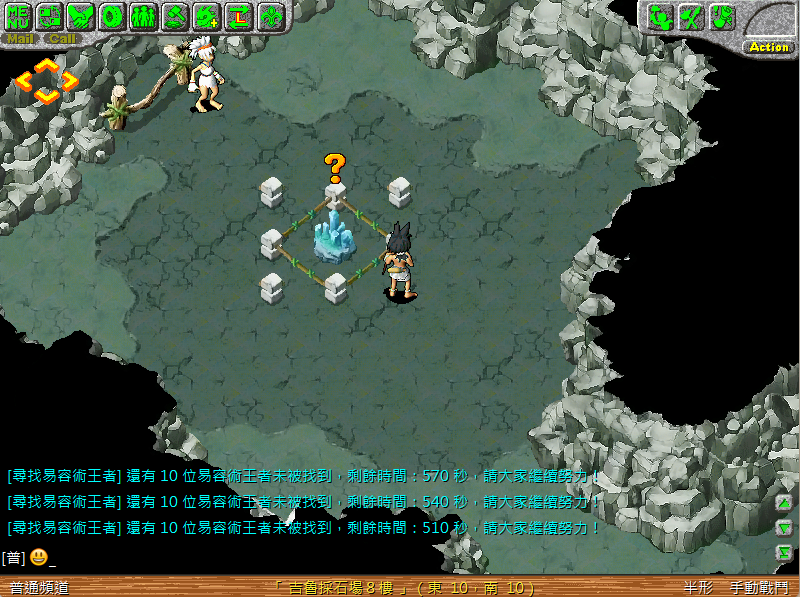
Task: Click the gavel auction icon
Action: coord(175,16)
